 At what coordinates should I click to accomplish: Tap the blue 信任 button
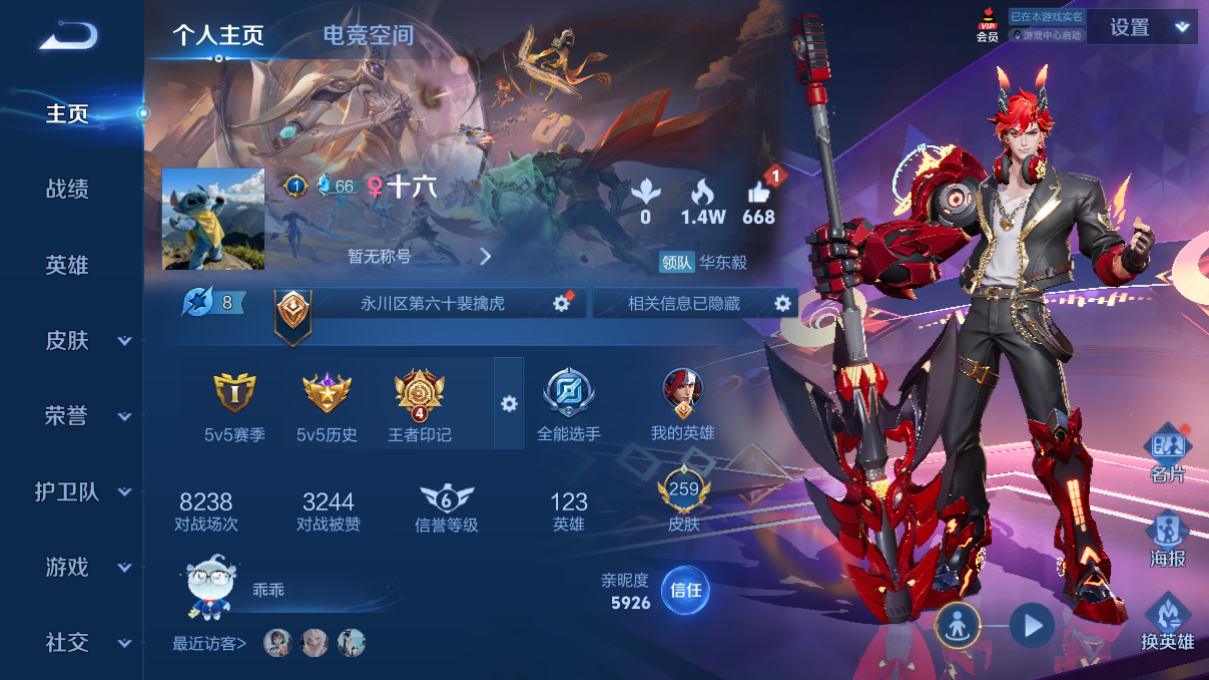(686, 590)
